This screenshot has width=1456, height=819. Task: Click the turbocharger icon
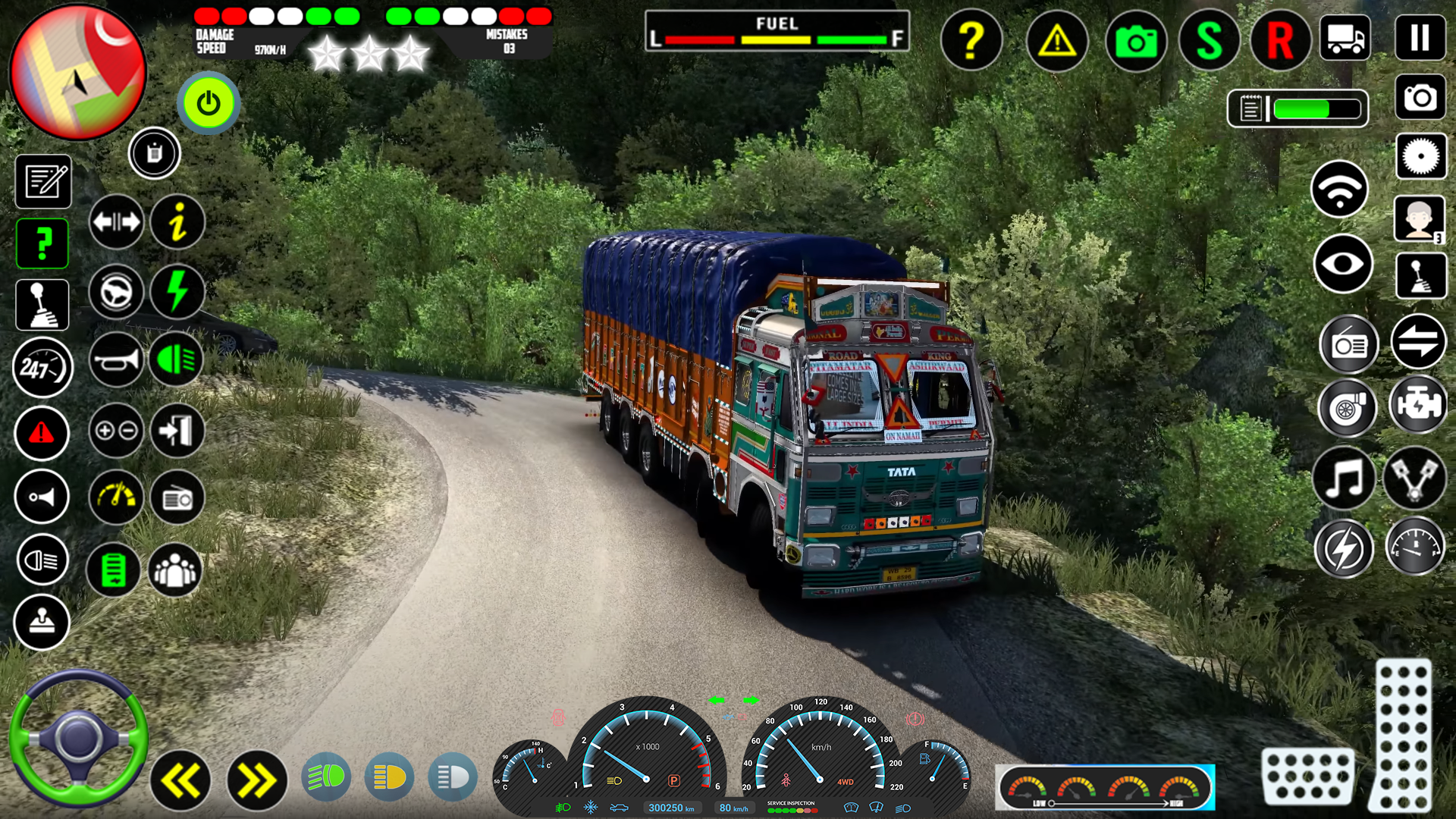[x=1346, y=407]
